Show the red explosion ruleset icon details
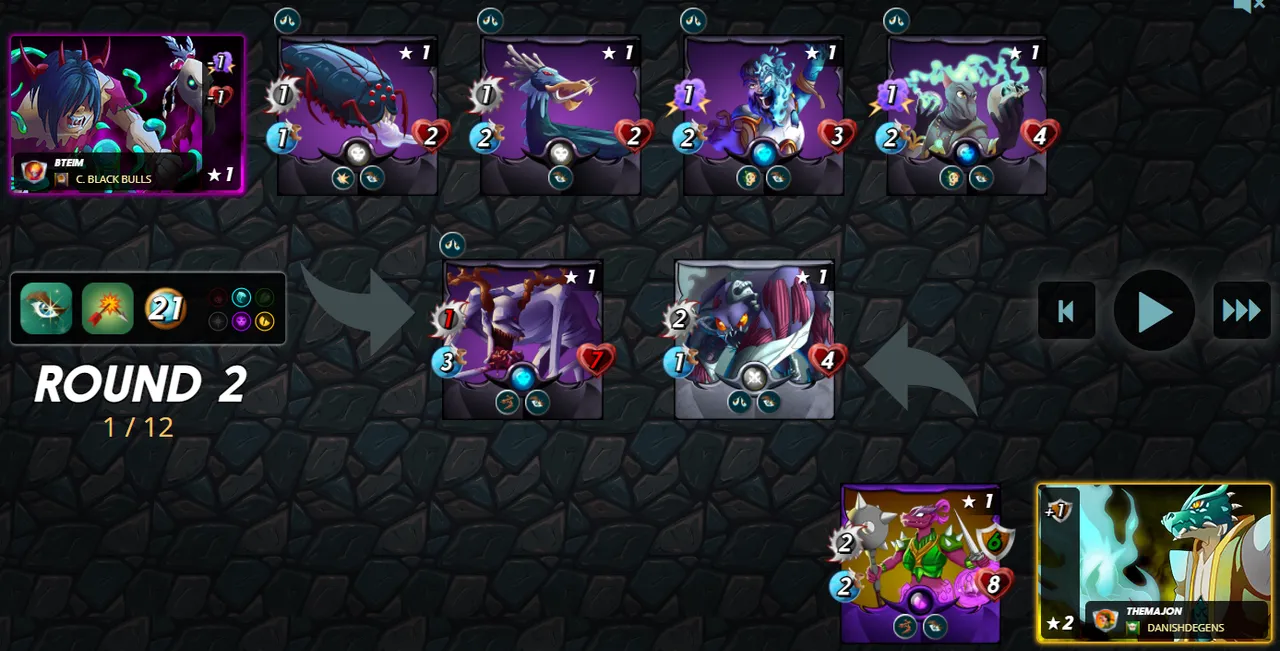 (x=107, y=308)
